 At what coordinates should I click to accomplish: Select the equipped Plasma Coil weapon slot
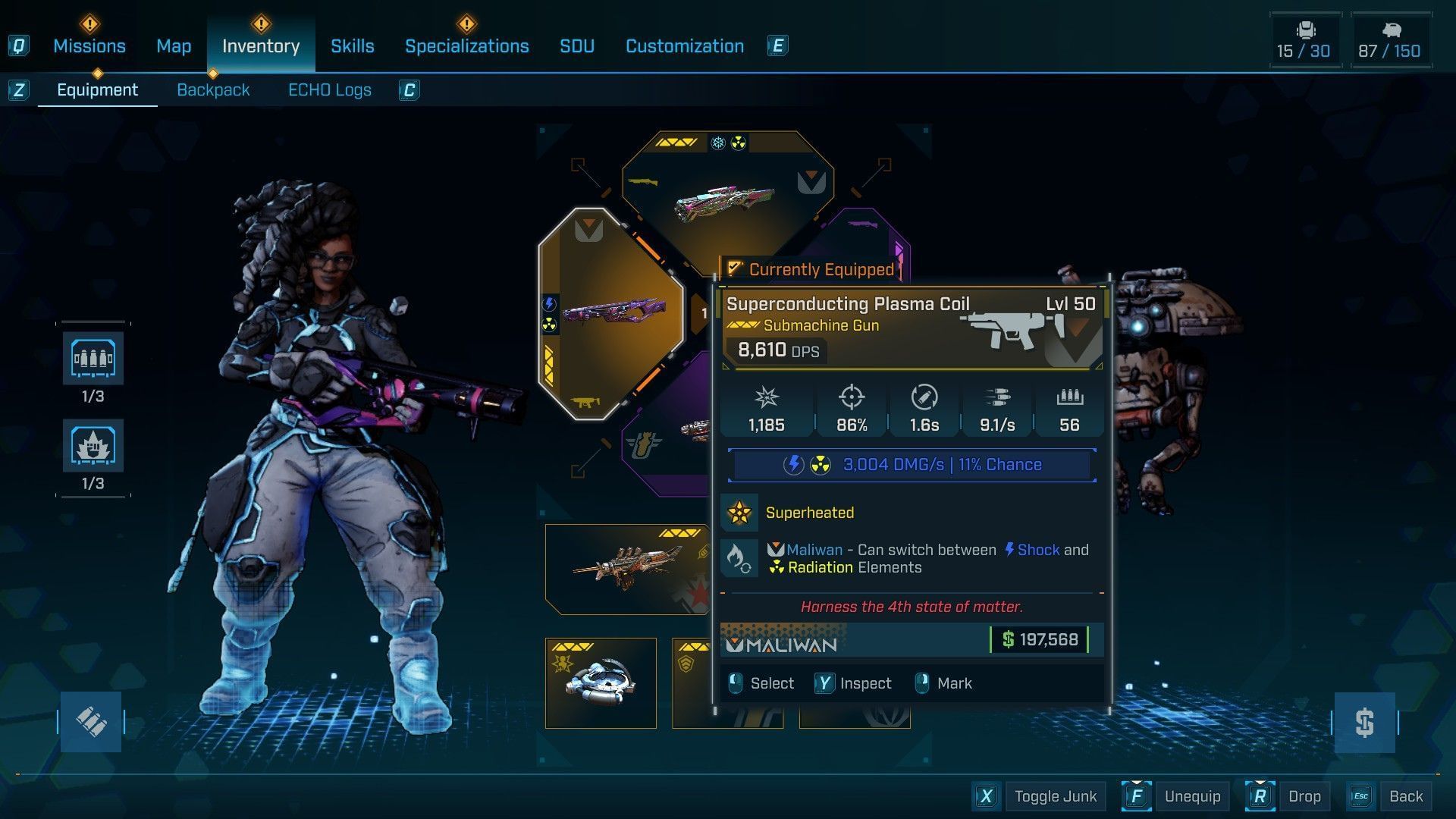[611, 312]
